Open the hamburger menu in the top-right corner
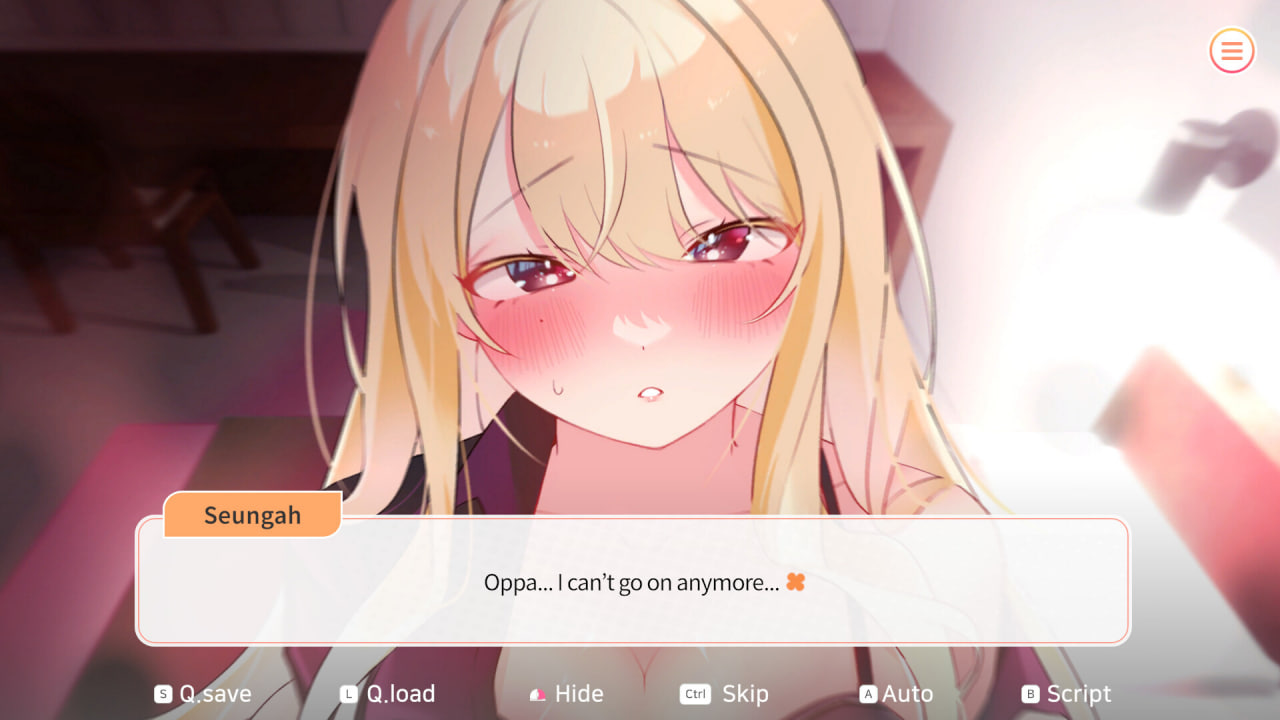The image size is (1280, 720). tap(1231, 51)
